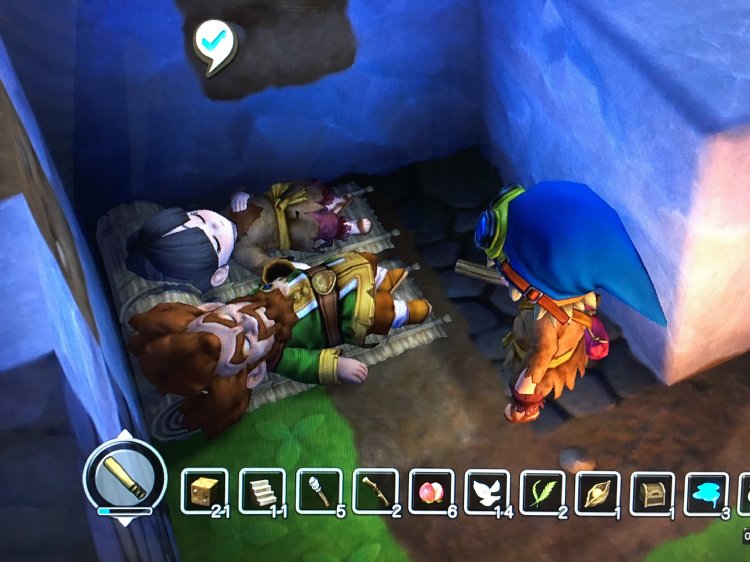Choose the stone stairs hotbar slot
Viewport: 750px width, 562px height.
click(262, 492)
